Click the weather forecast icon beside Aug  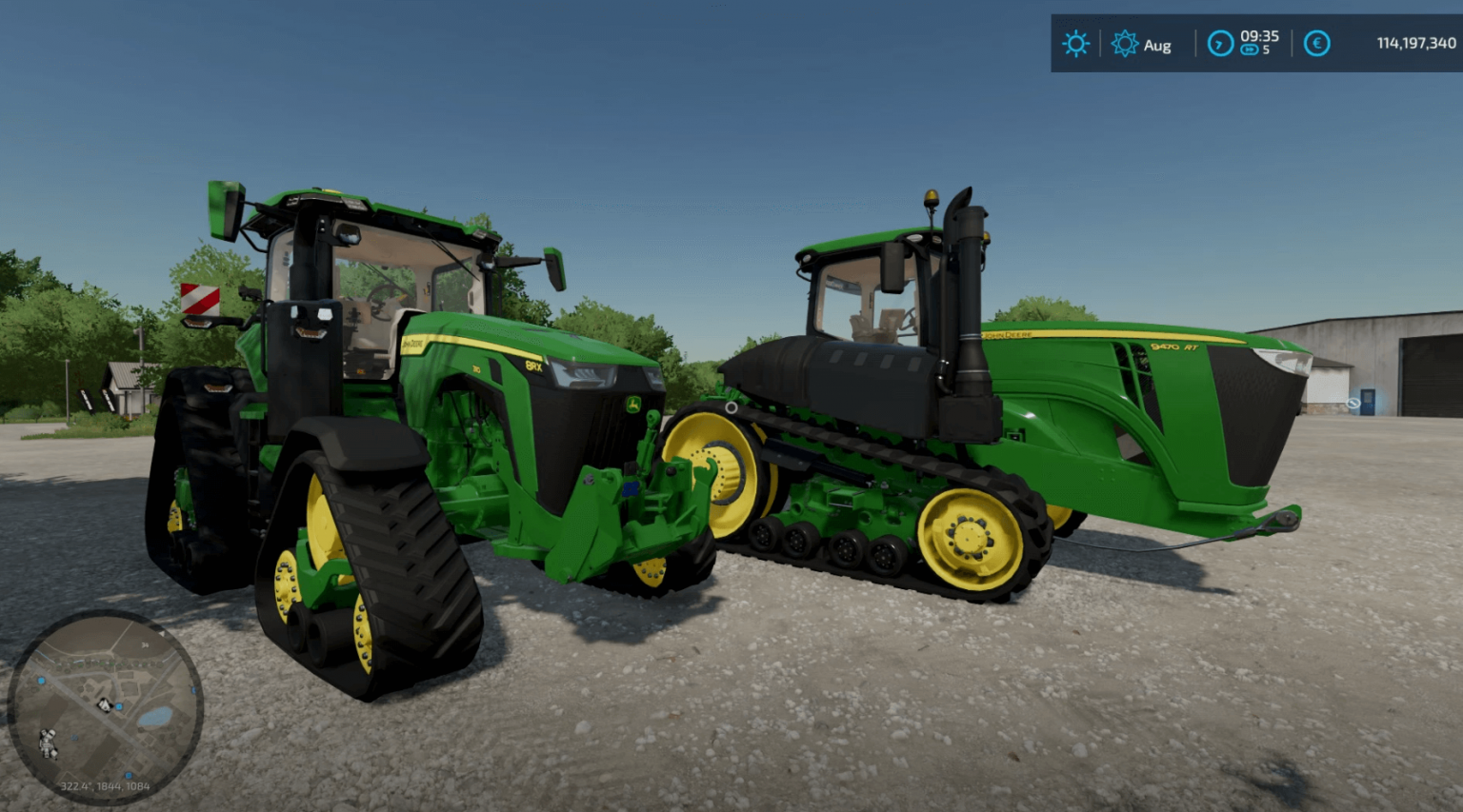click(x=1126, y=44)
